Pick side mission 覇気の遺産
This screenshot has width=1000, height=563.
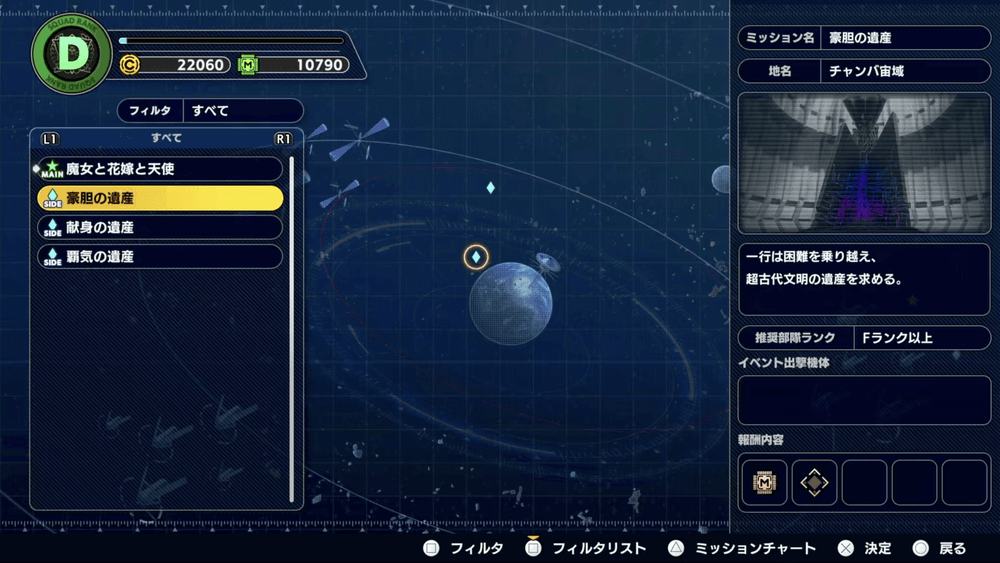(160, 256)
